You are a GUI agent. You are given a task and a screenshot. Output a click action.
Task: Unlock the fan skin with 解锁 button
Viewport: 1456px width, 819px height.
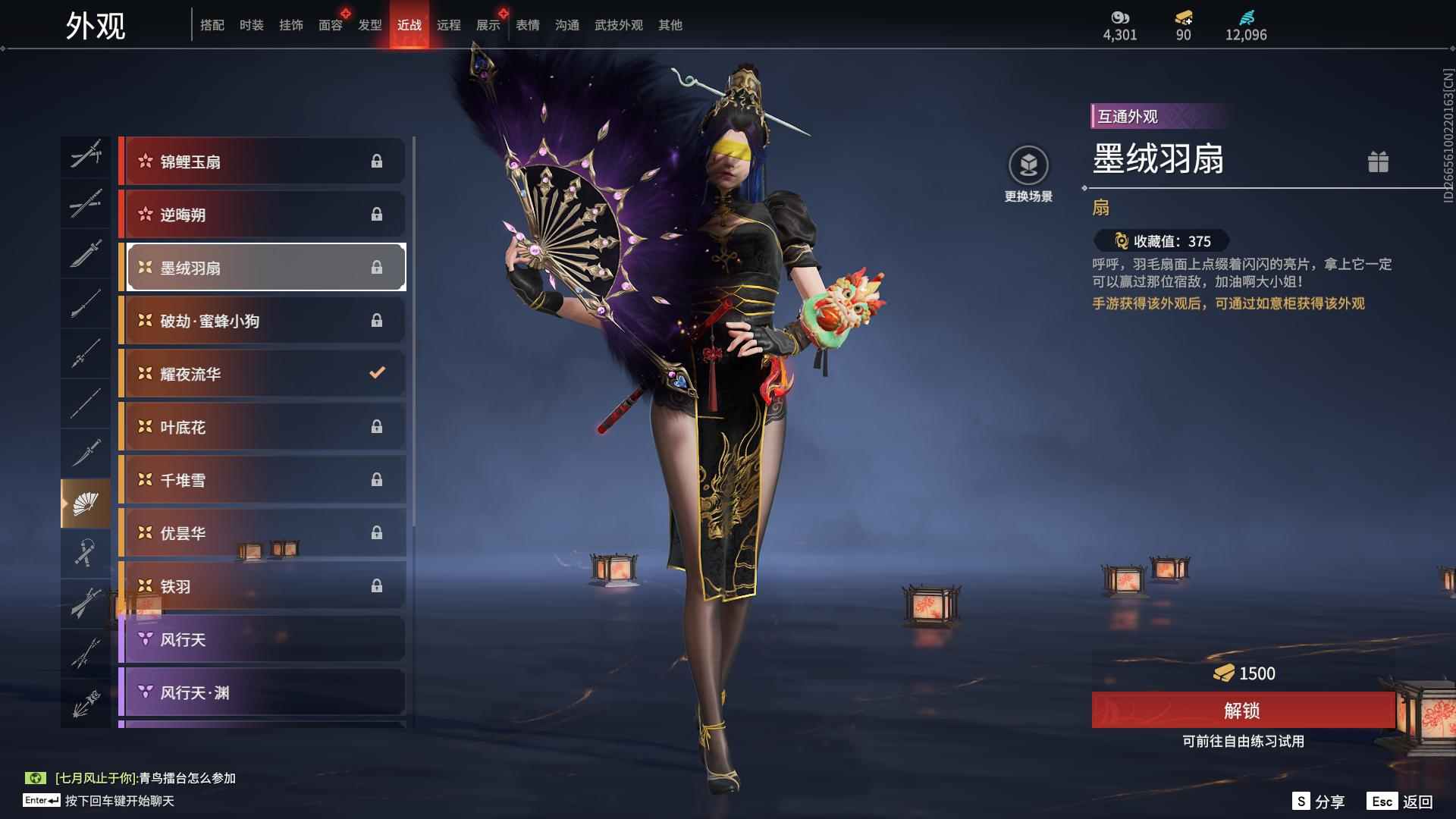tap(1242, 711)
